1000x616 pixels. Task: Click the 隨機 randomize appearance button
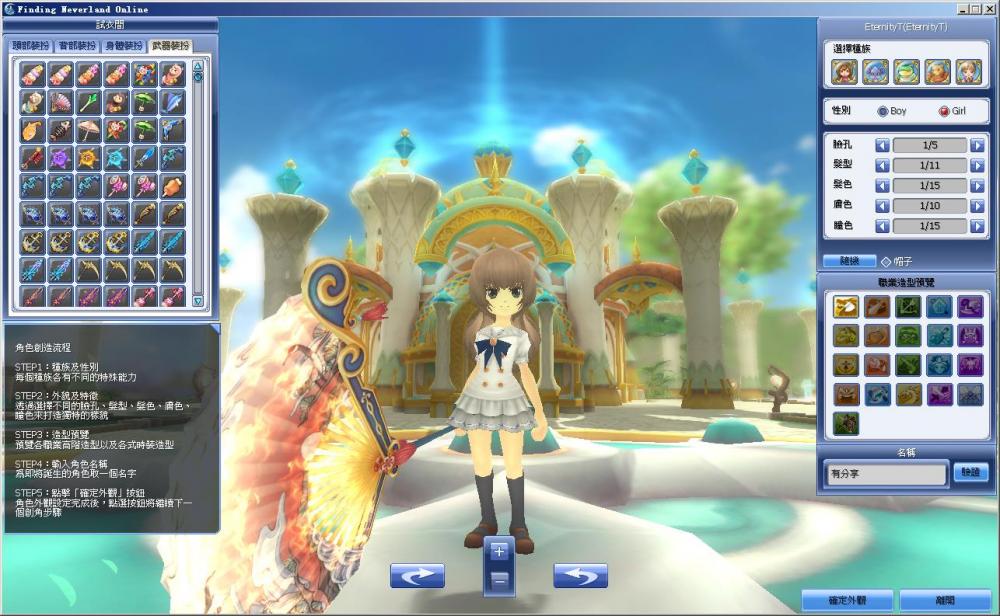coord(849,261)
